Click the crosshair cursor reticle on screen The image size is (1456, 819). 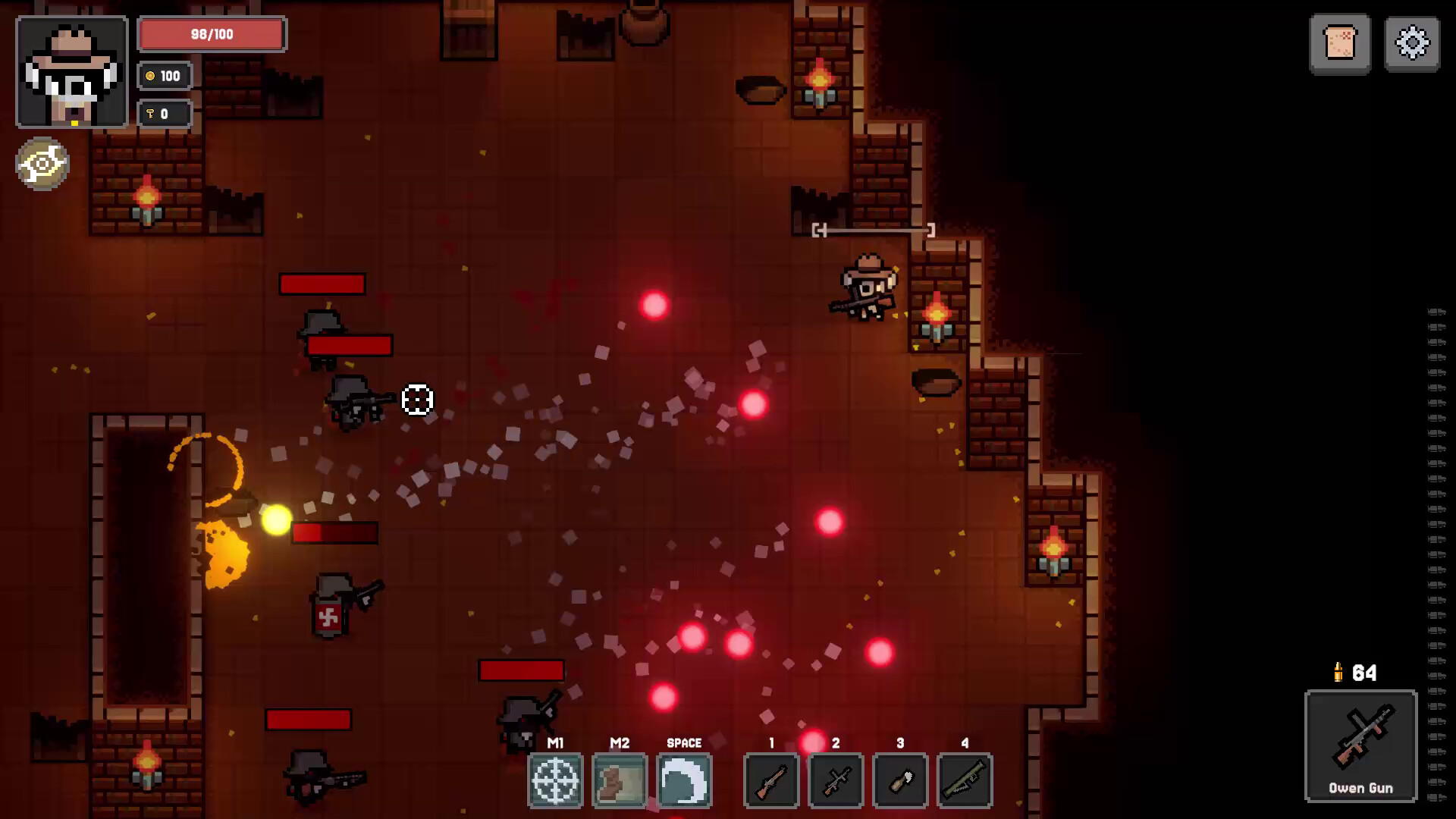coord(416,400)
